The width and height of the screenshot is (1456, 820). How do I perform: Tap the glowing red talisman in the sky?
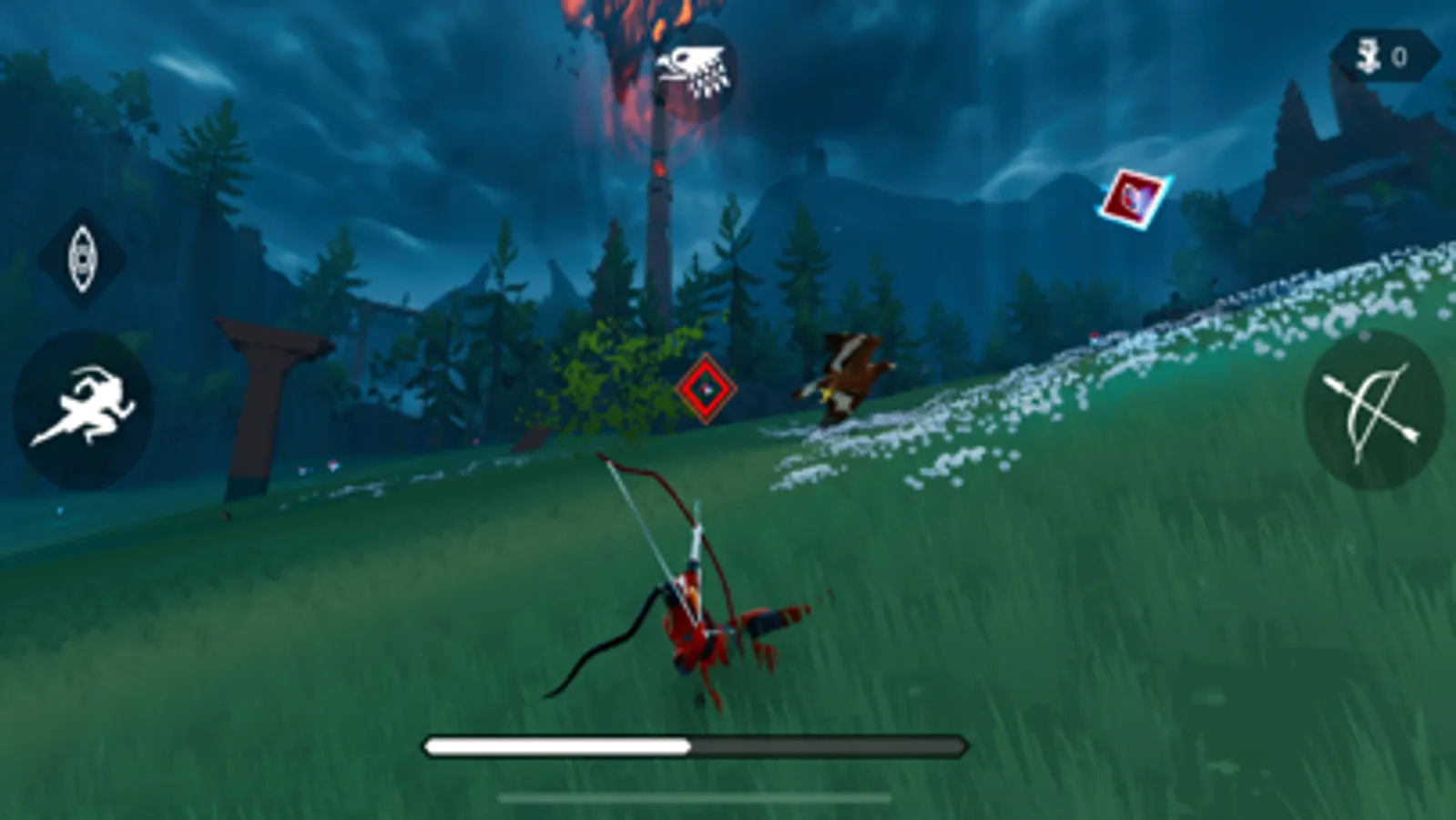click(1132, 196)
